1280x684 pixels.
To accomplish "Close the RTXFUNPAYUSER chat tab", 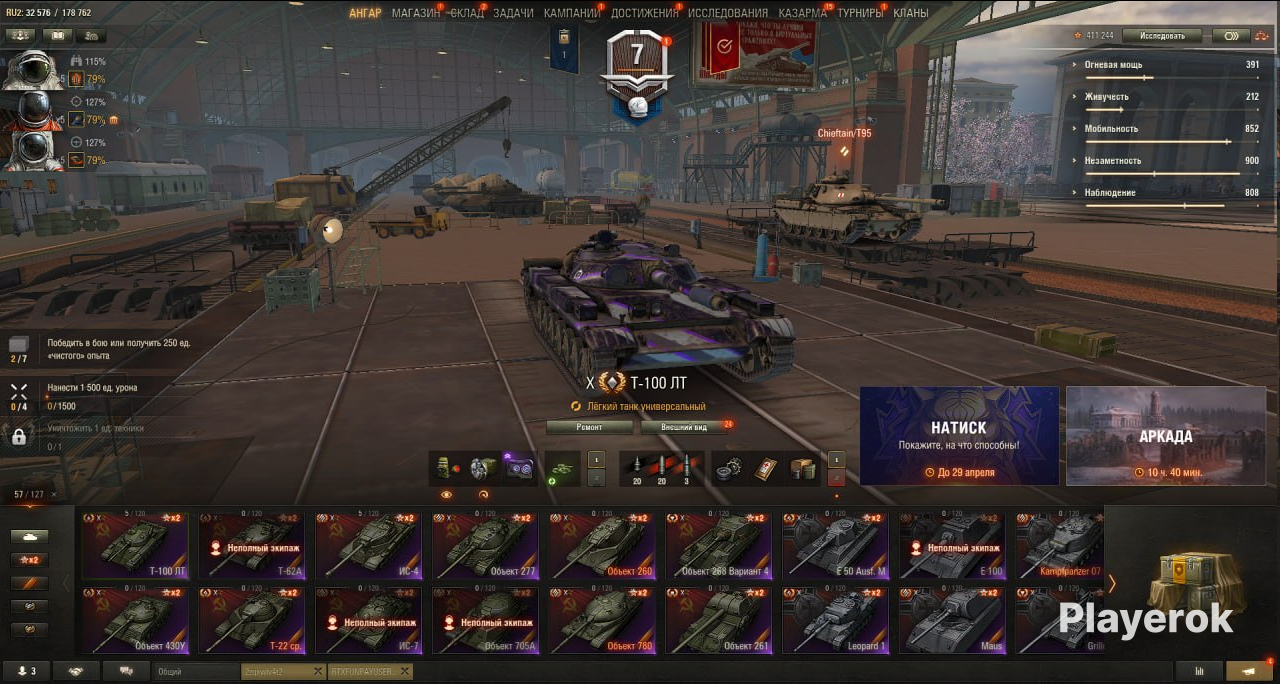I will pos(405,672).
